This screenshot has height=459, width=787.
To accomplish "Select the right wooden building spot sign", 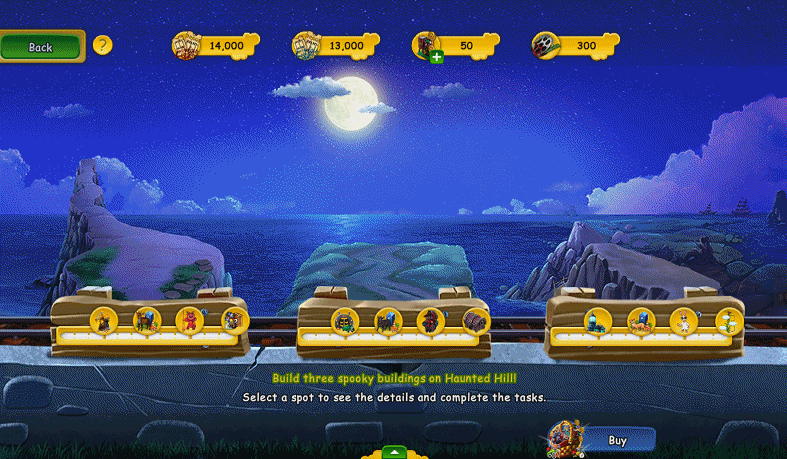I will pyautogui.click(x=644, y=324).
